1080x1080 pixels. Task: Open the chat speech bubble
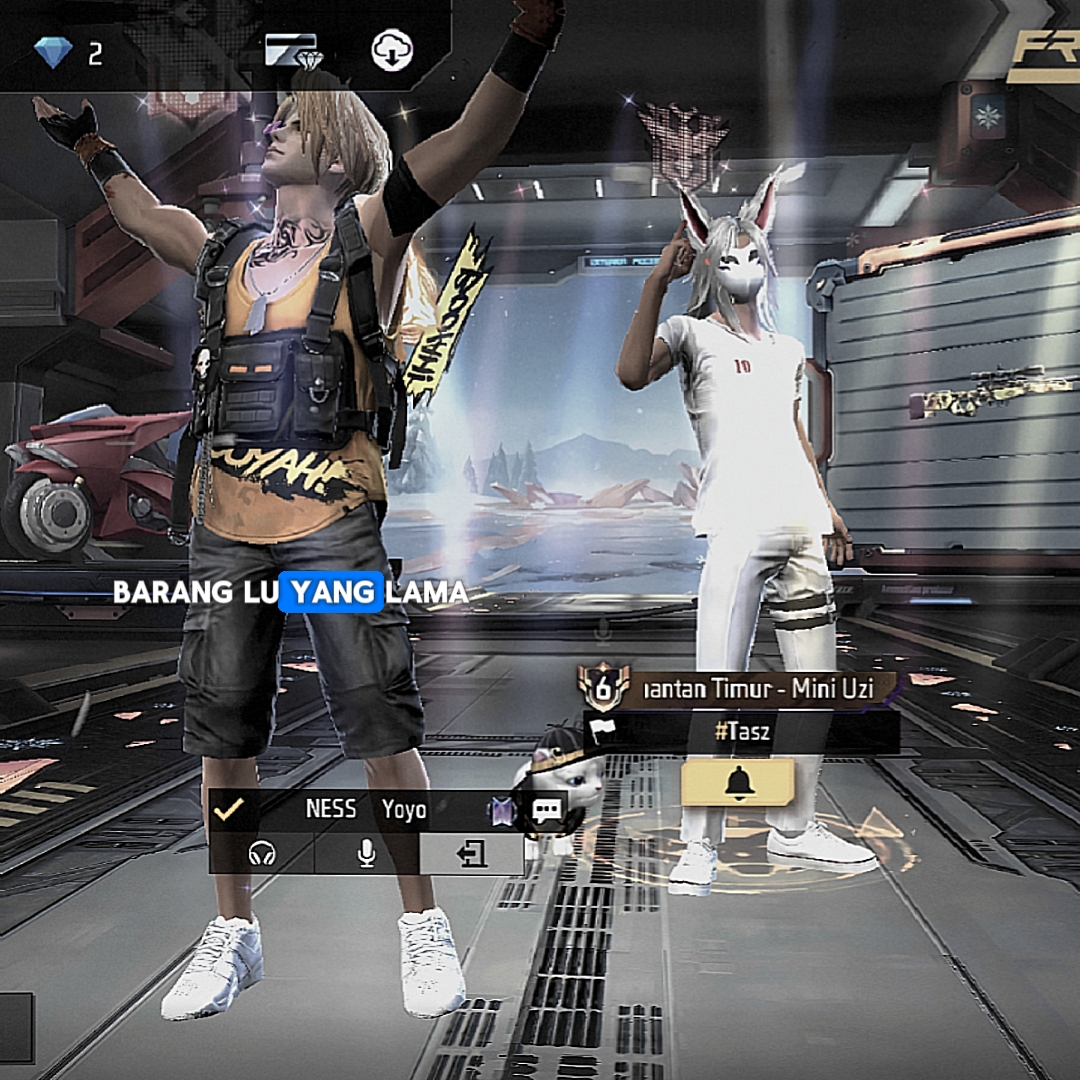click(x=547, y=810)
